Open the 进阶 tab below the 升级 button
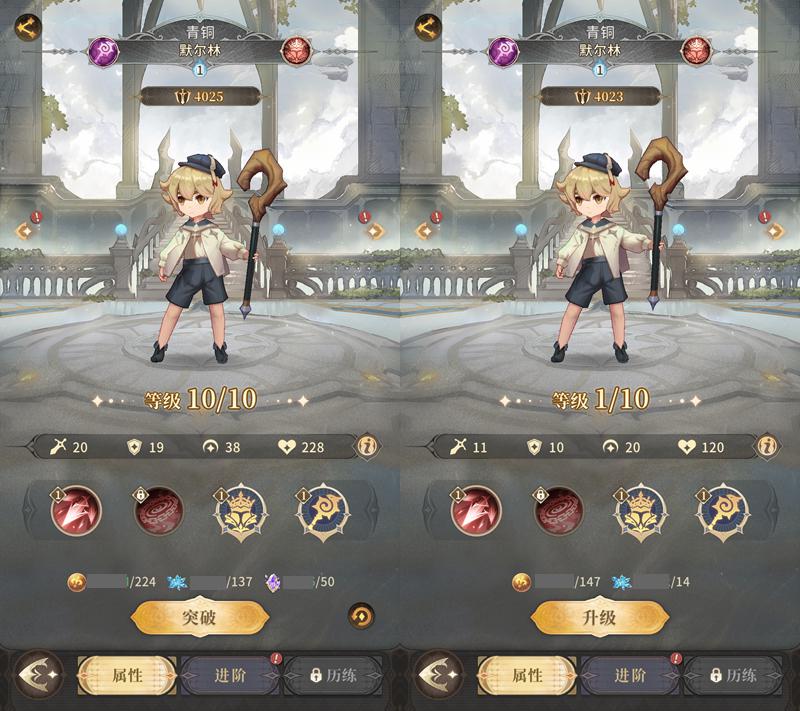The height and width of the screenshot is (711, 800). click(x=630, y=676)
